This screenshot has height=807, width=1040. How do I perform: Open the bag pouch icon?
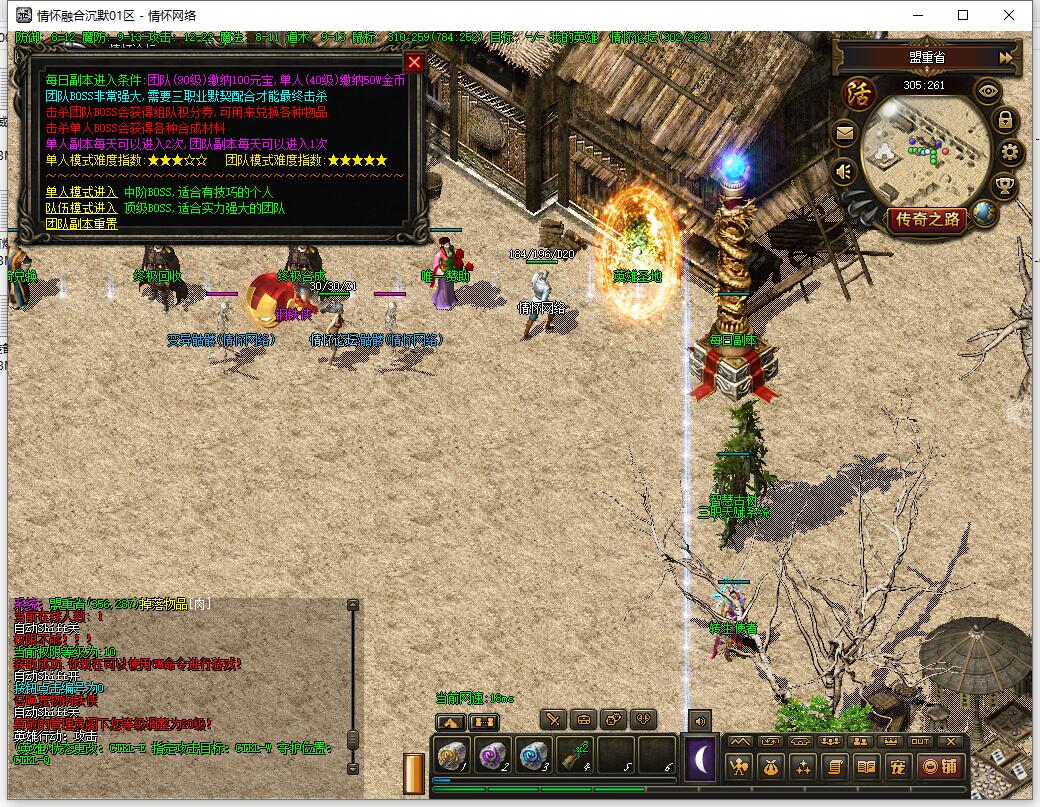[x=771, y=767]
